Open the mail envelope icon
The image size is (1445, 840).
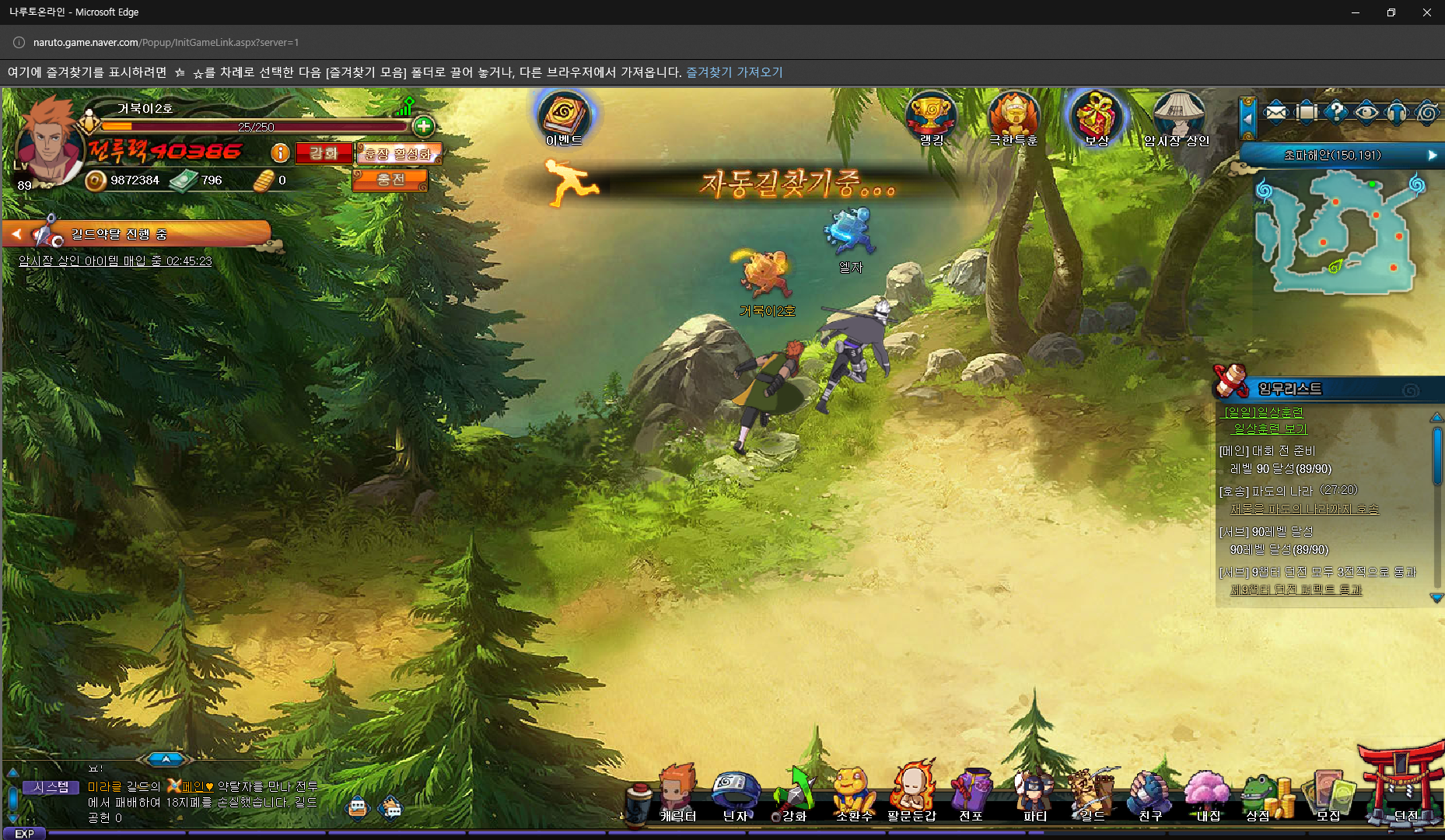coord(1275,113)
